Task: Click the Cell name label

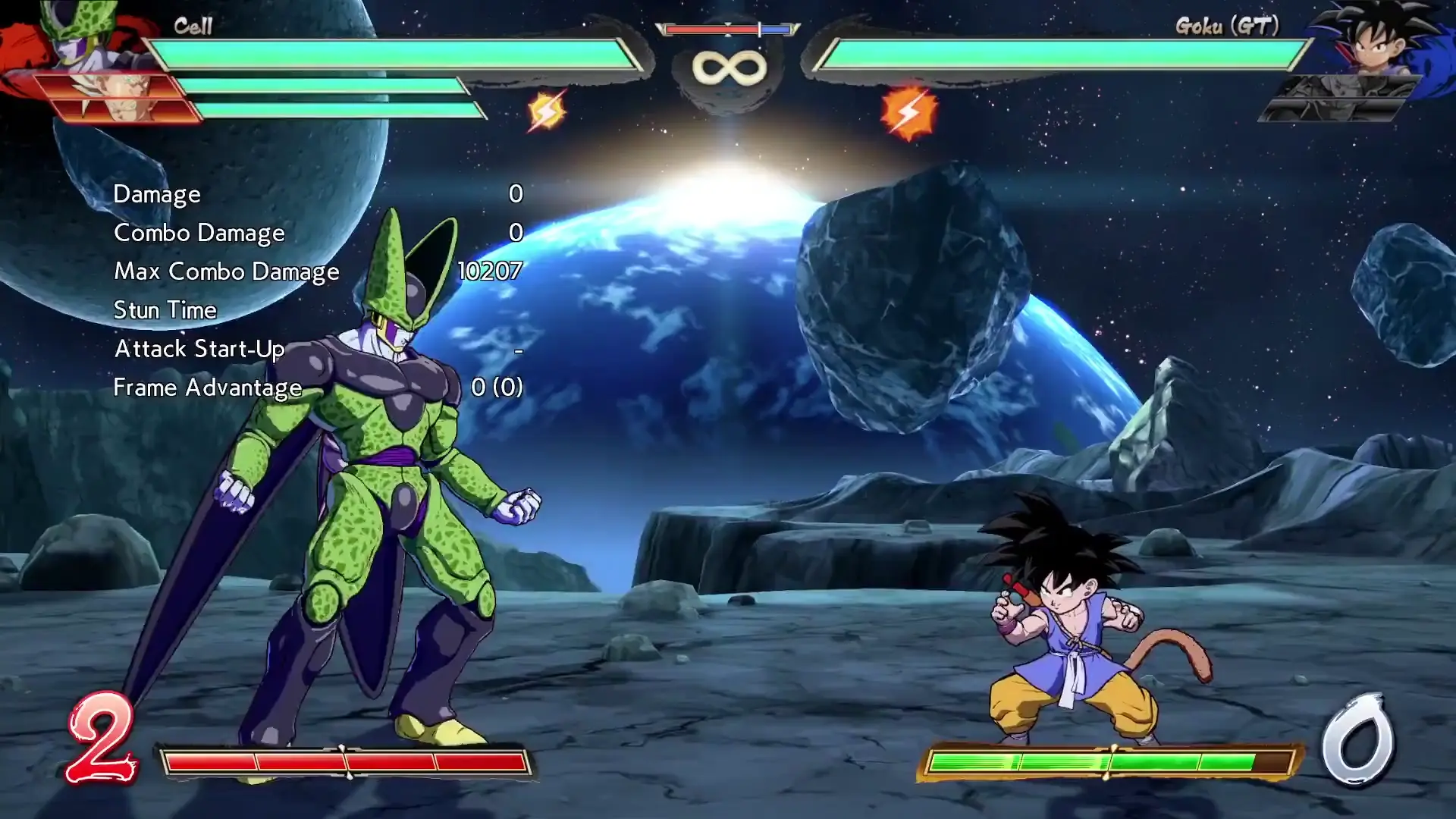Action: (x=193, y=26)
